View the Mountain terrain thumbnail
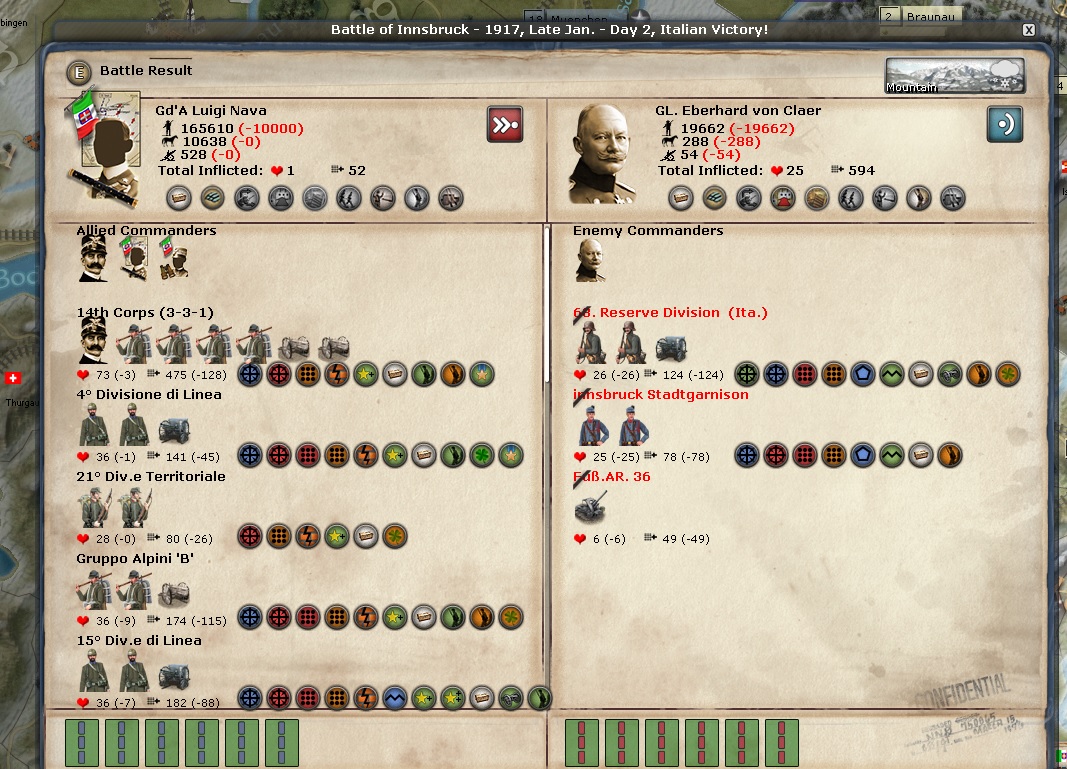Image resolution: width=1067 pixels, height=769 pixels. coord(955,76)
